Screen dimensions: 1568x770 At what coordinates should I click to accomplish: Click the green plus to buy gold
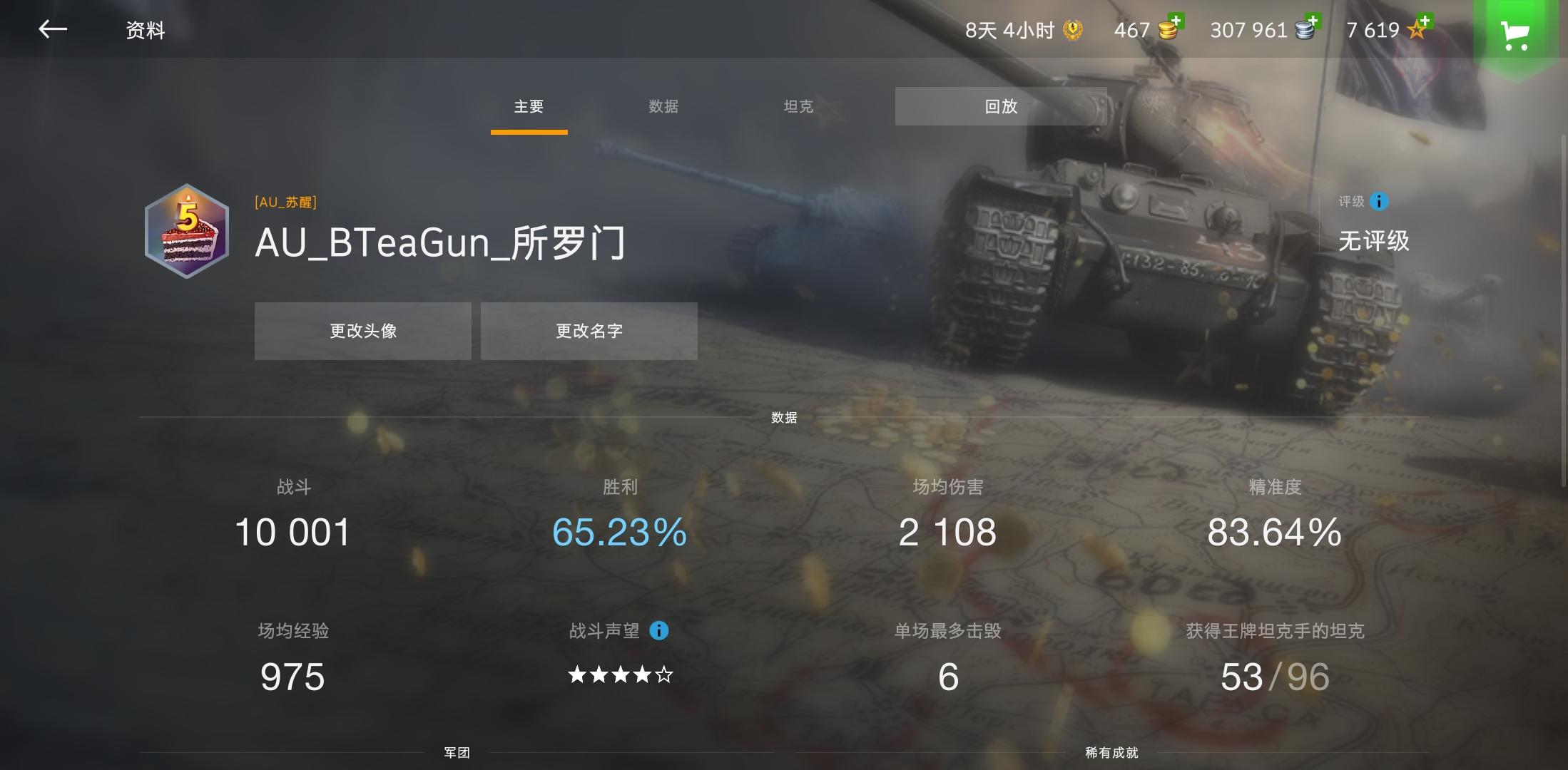pyautogui.click(x=1177, y=19)
